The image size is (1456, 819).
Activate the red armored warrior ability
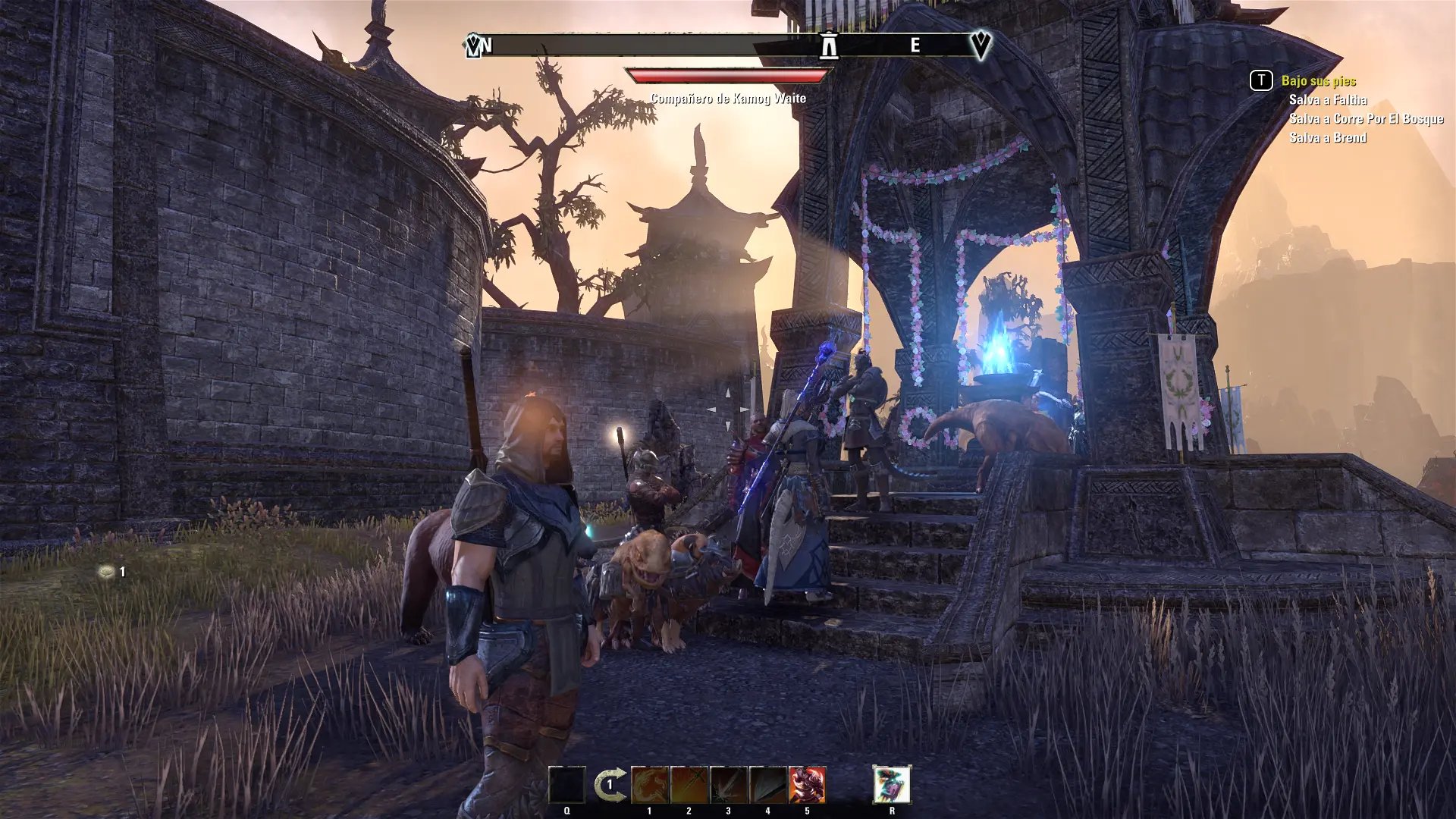coord(807,785)
